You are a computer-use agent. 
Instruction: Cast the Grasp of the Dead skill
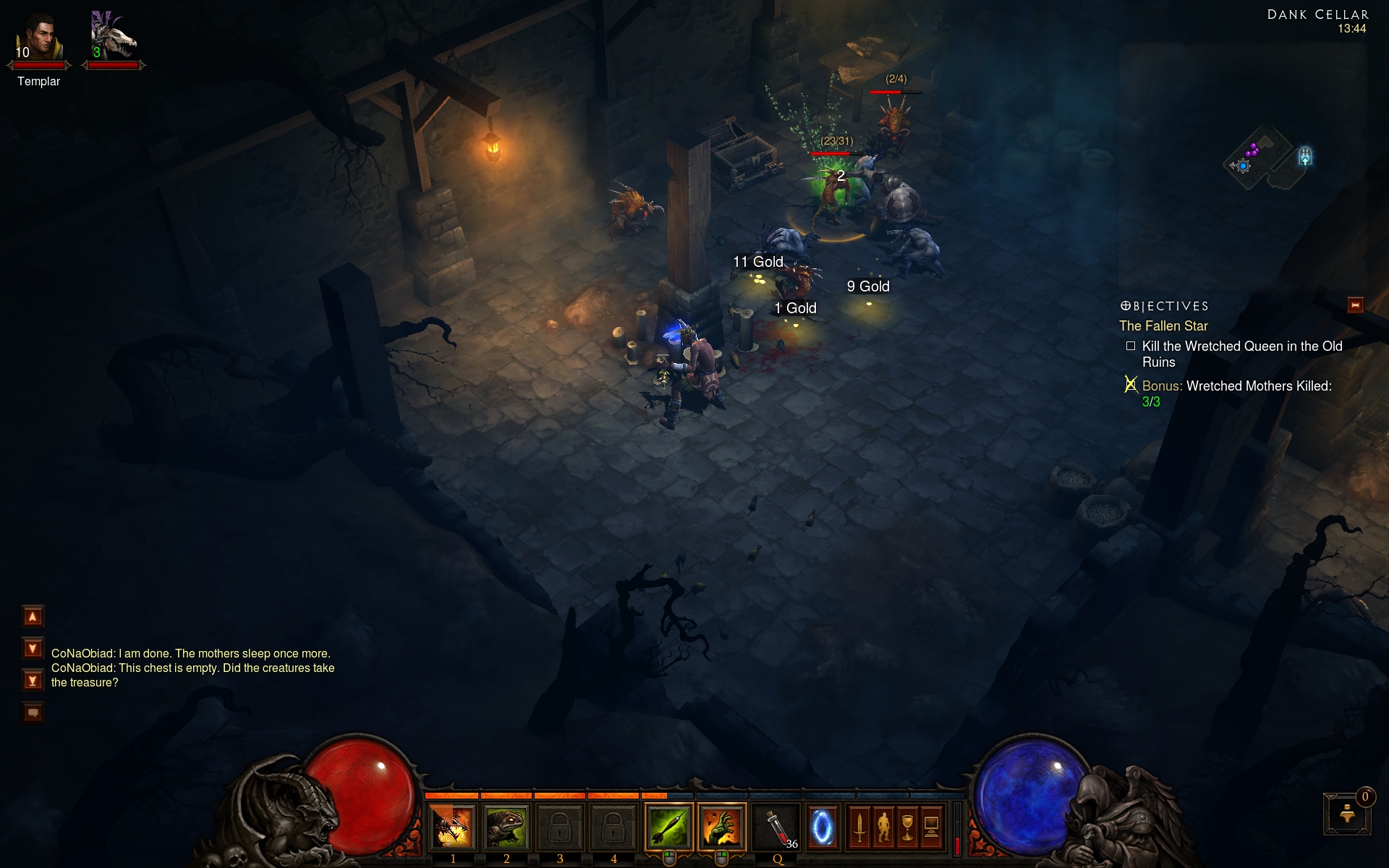pos(721,827)
